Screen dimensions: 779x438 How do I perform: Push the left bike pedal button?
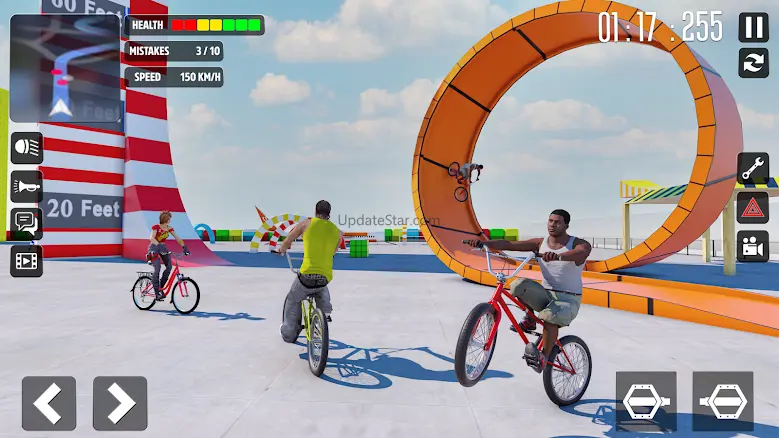pyautogui.click(x=646, y=401)
